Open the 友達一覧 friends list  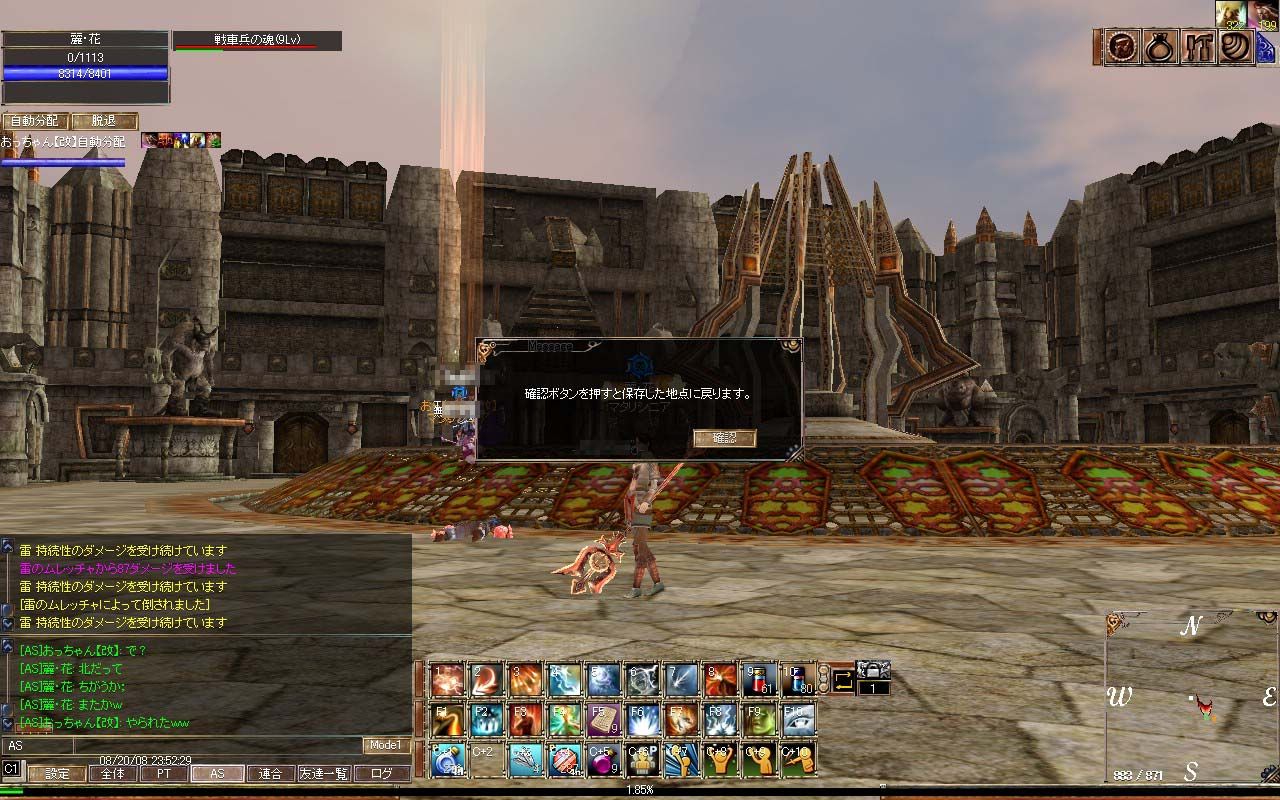pos(324,773)
